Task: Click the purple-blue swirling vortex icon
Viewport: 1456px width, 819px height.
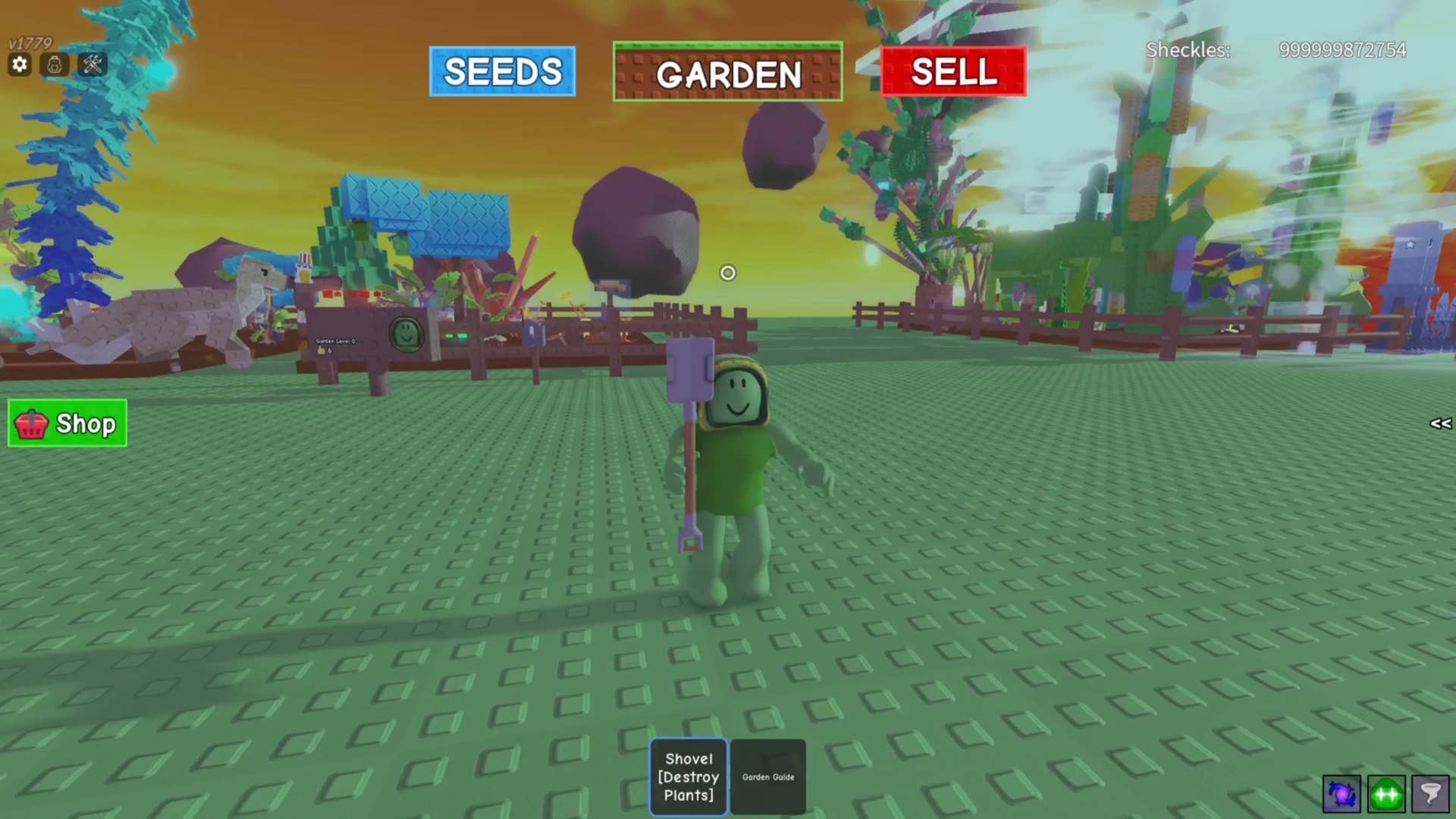Action: 1341,794
